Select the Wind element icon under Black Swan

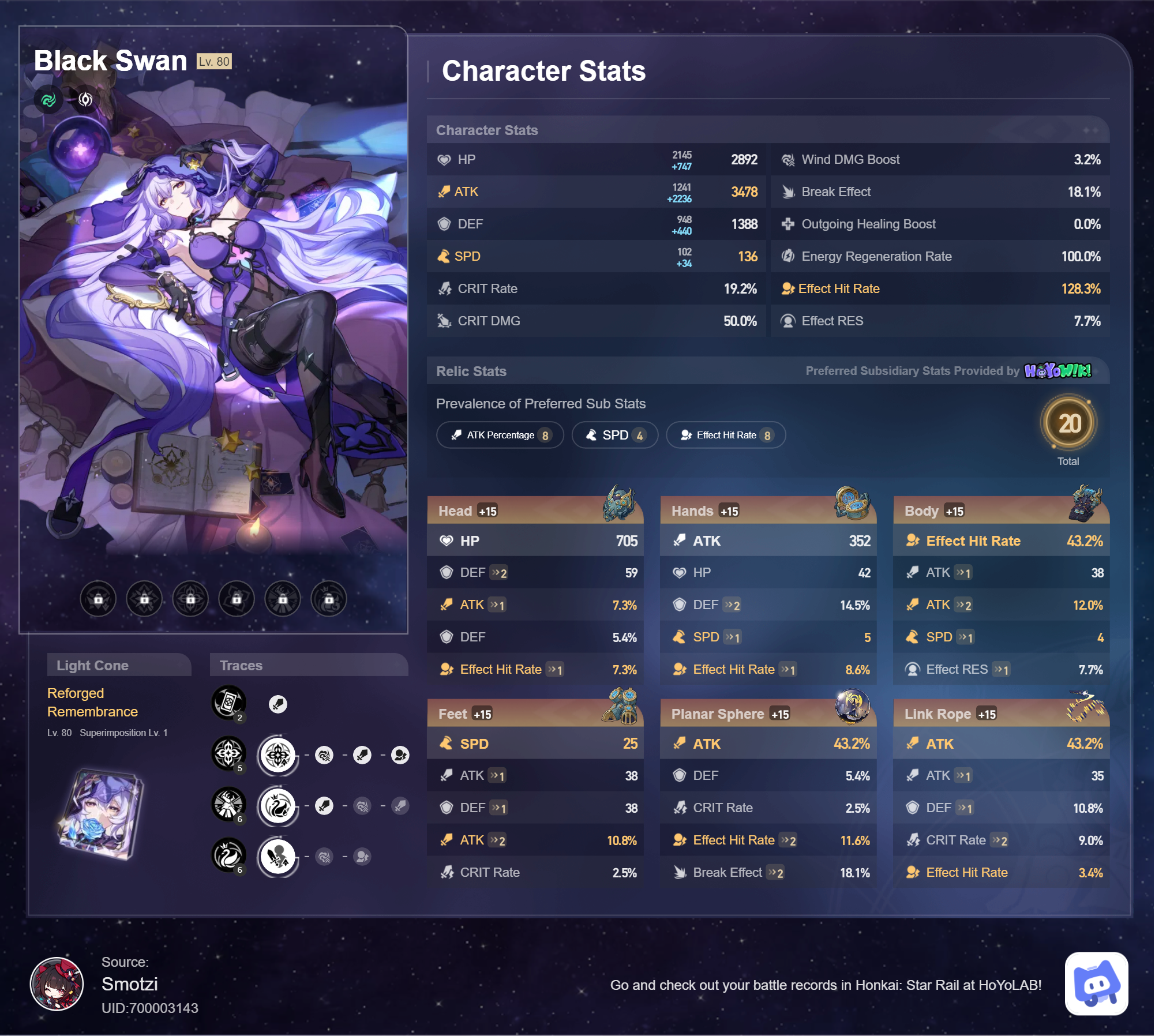pyautogui.click(x=48, y=100)
